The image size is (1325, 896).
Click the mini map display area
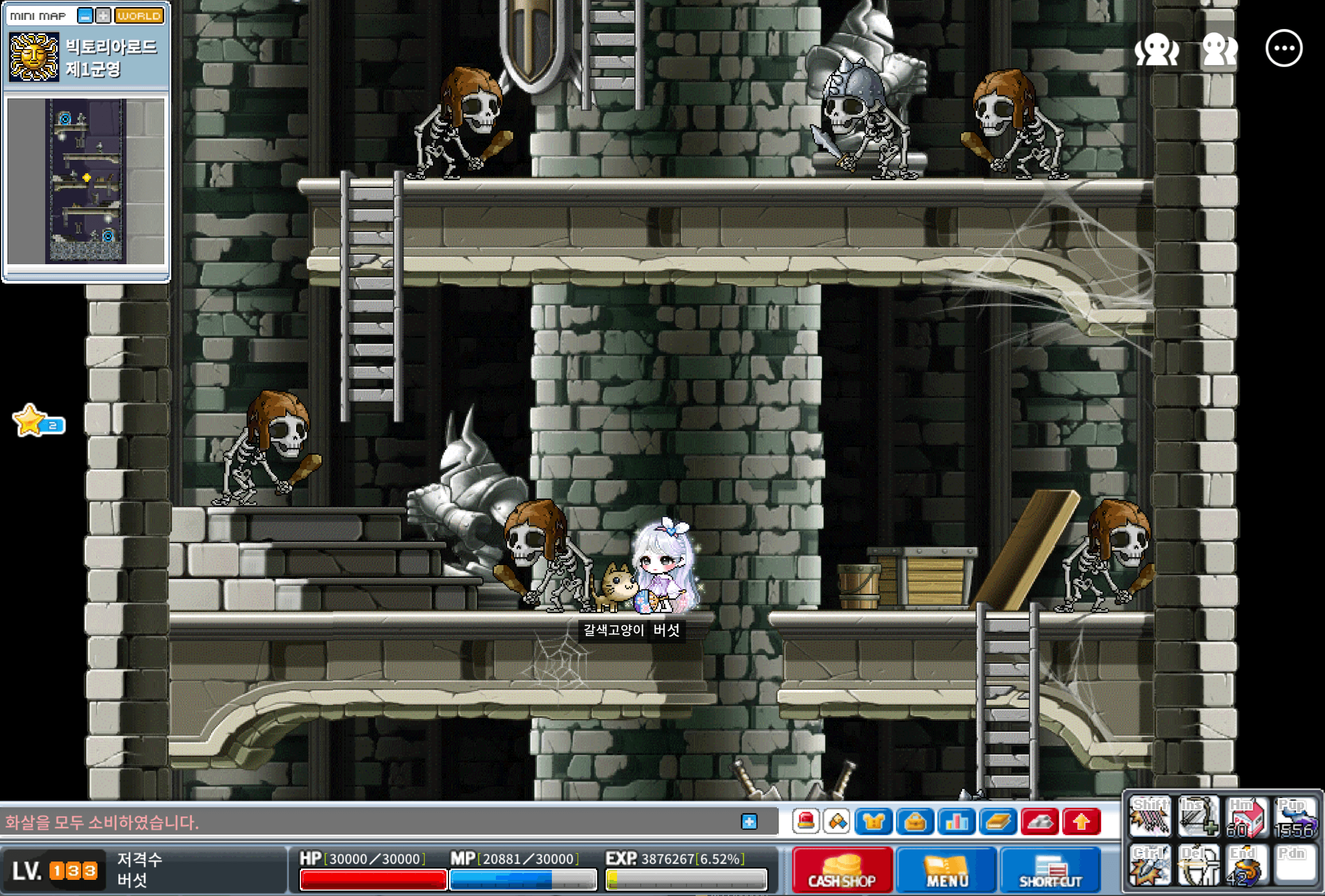coord(86,181)
